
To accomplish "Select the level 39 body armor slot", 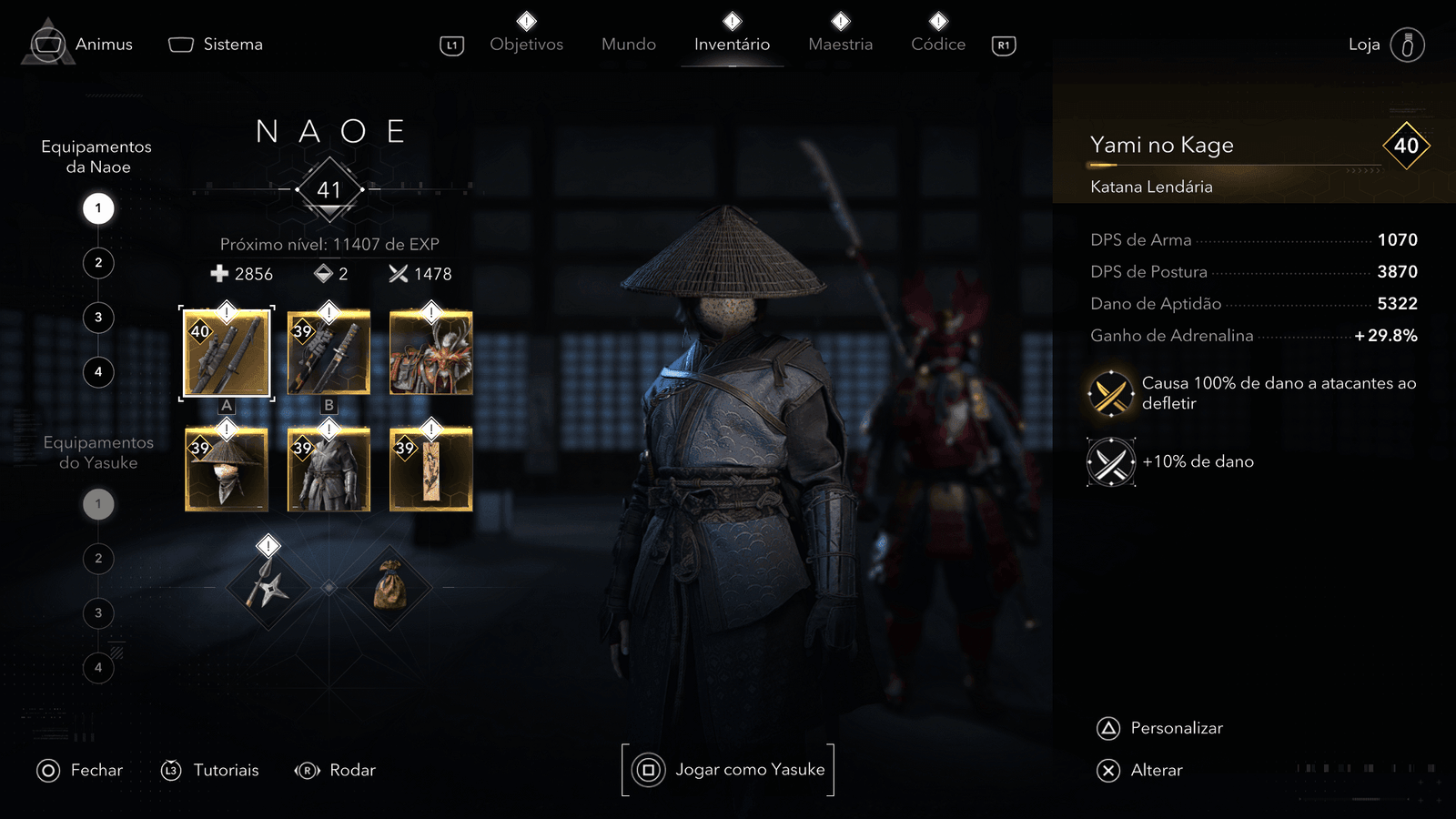I will click(x=329, y=469).
